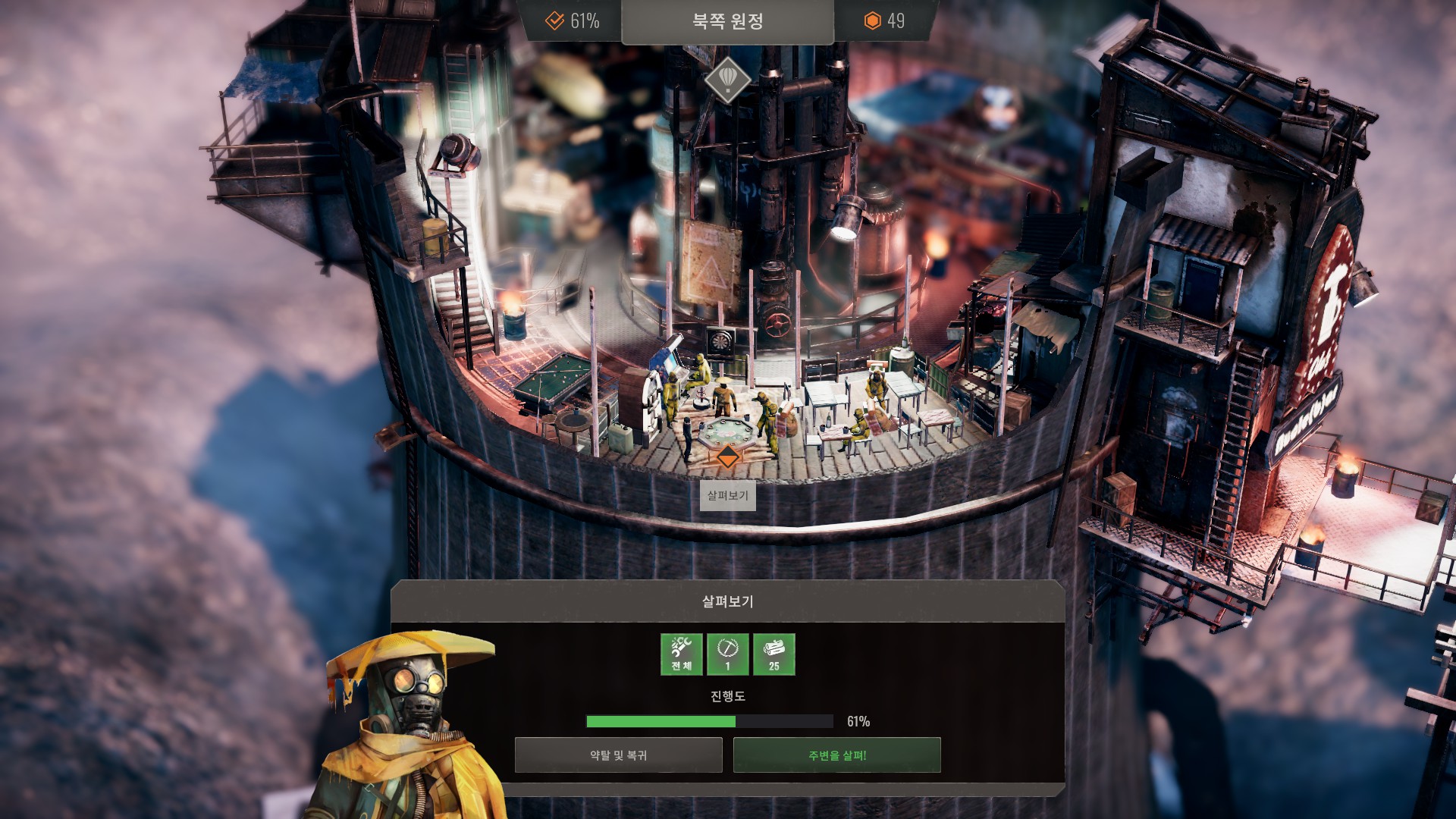Click the orange diamond location marker
This screenshot has height=819, width=1456.
727,457
